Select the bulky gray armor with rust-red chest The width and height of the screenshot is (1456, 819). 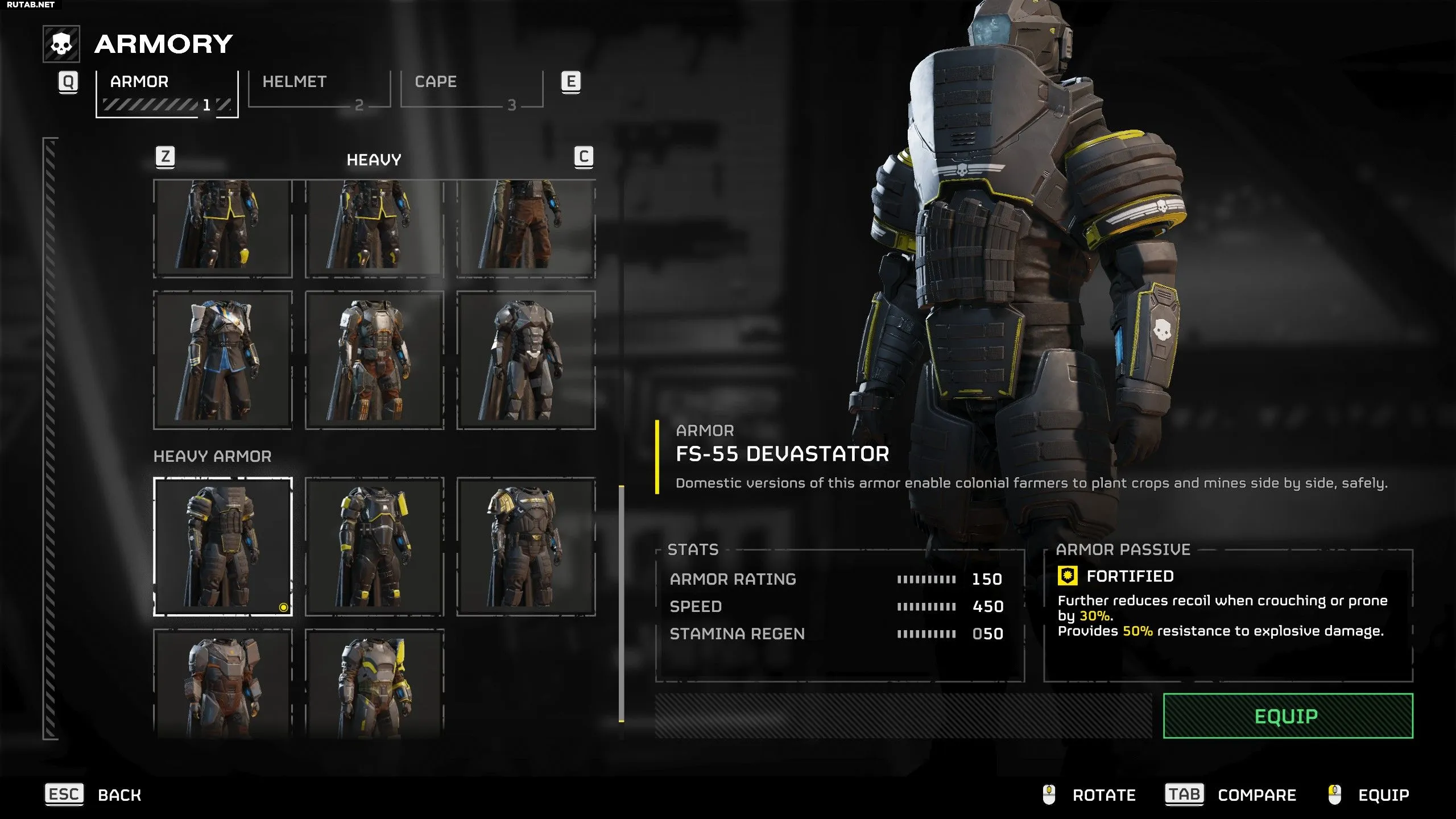[x=223, y=682]
